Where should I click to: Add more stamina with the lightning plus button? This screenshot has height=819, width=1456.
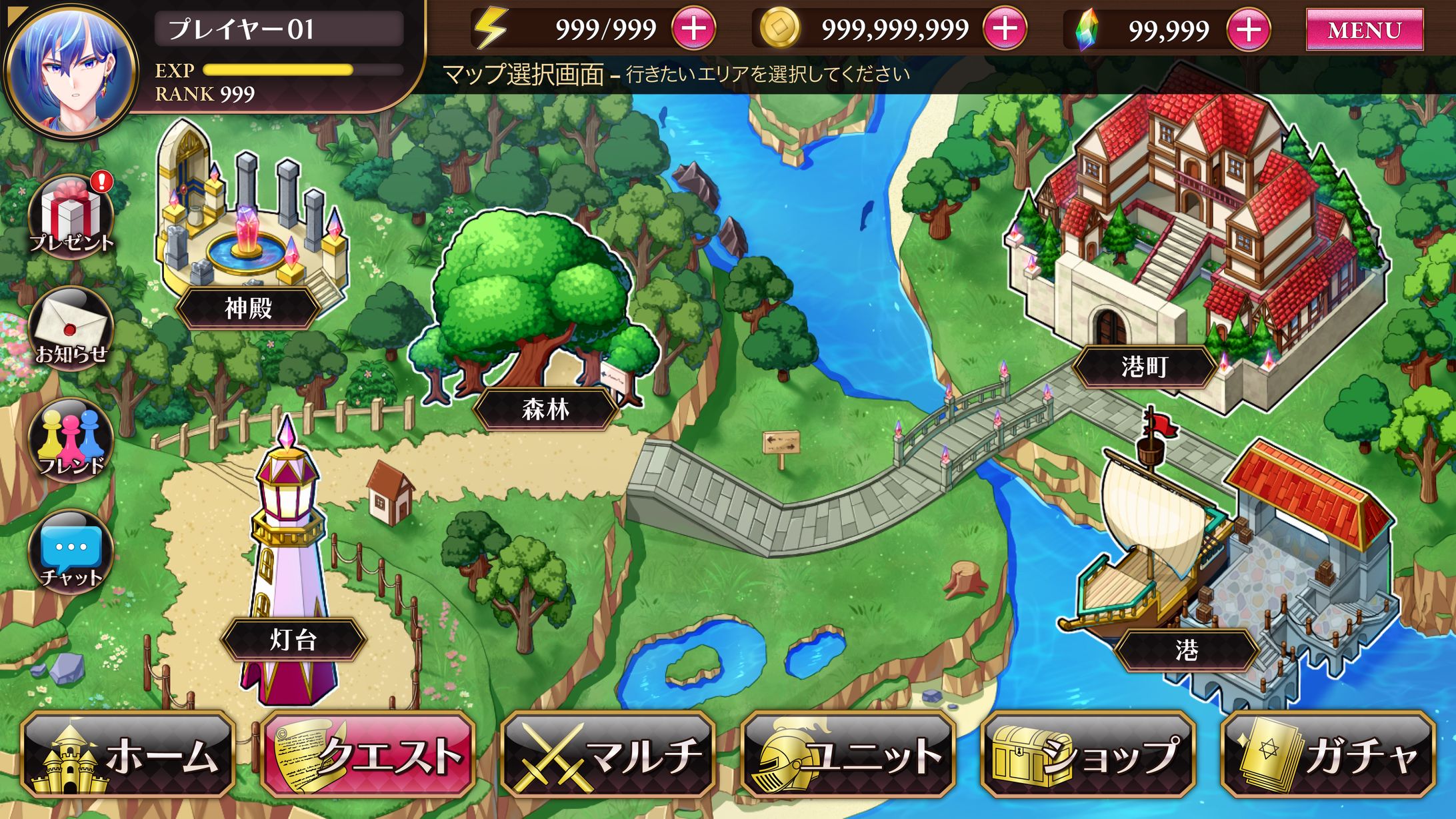point(693,29)
